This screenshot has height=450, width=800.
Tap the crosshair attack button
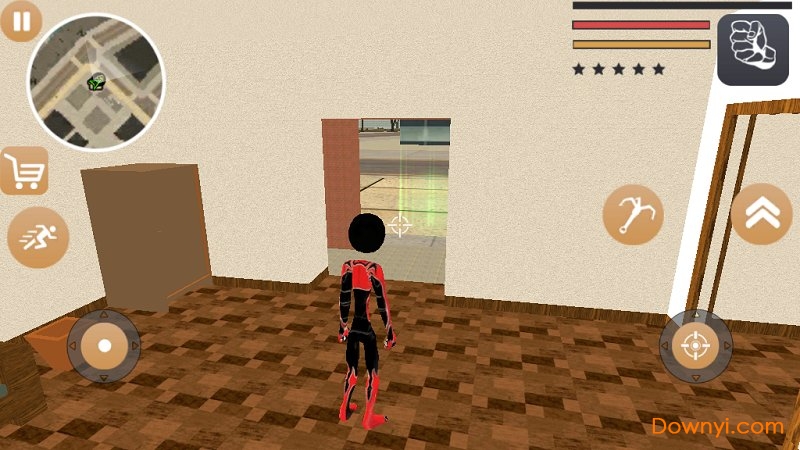point(694,346)
